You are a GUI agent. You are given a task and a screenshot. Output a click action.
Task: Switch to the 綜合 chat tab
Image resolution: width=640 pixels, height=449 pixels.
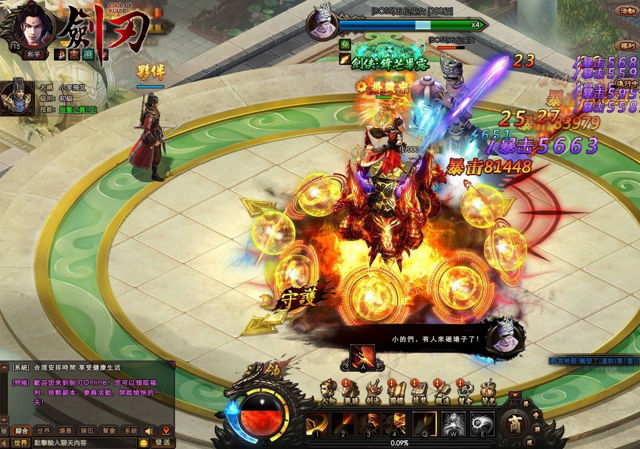point(20,429)
